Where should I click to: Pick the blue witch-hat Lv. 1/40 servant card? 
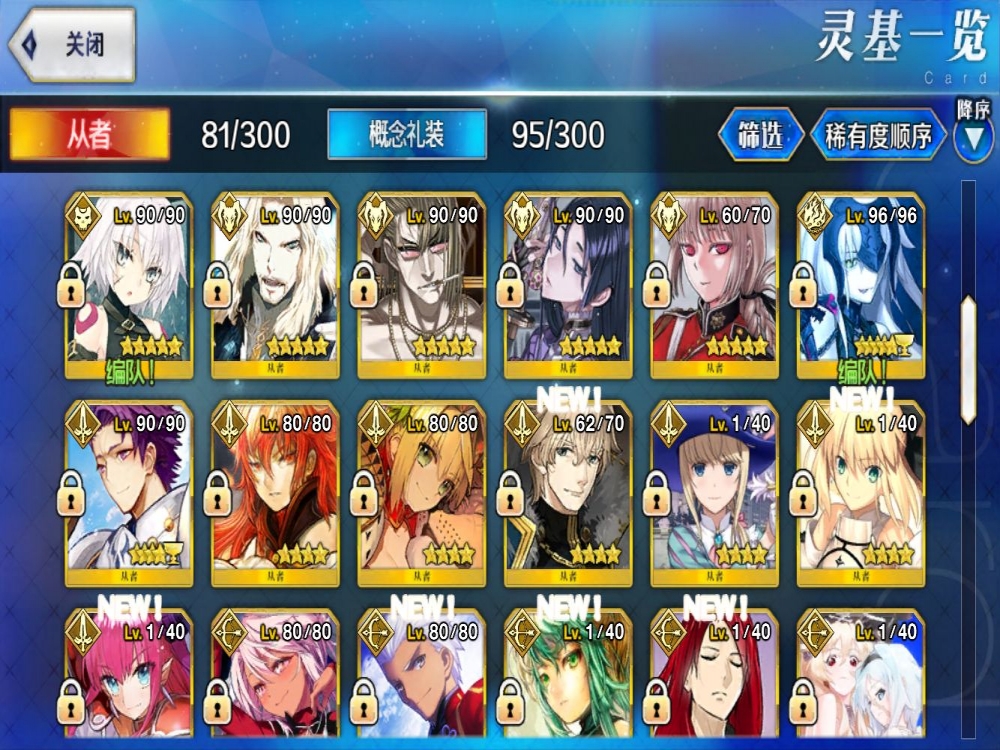click(714, 490)
